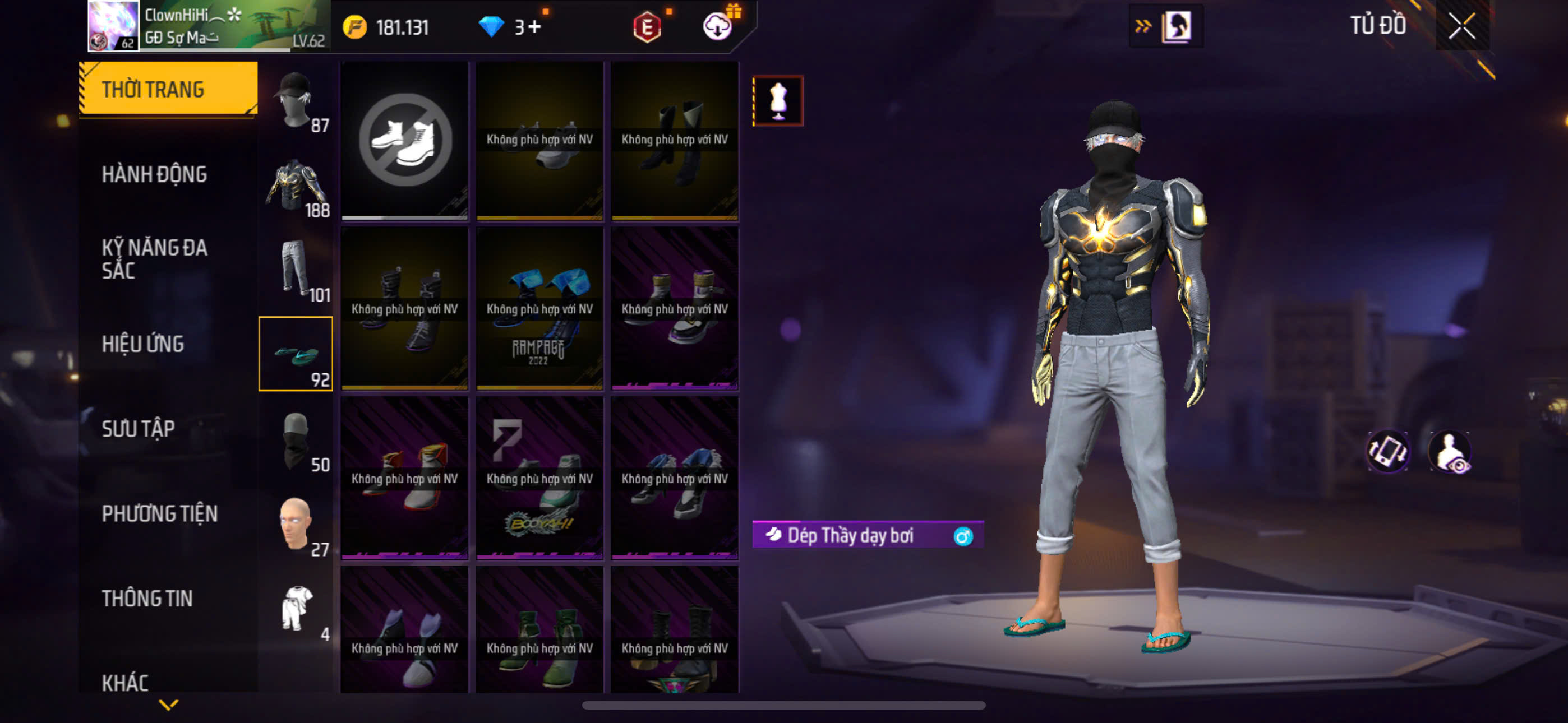Go to the HIỆU ỨNG tab
This screenshot has height=723, width=1568.
pyautogui.click(x=142, y=344)
